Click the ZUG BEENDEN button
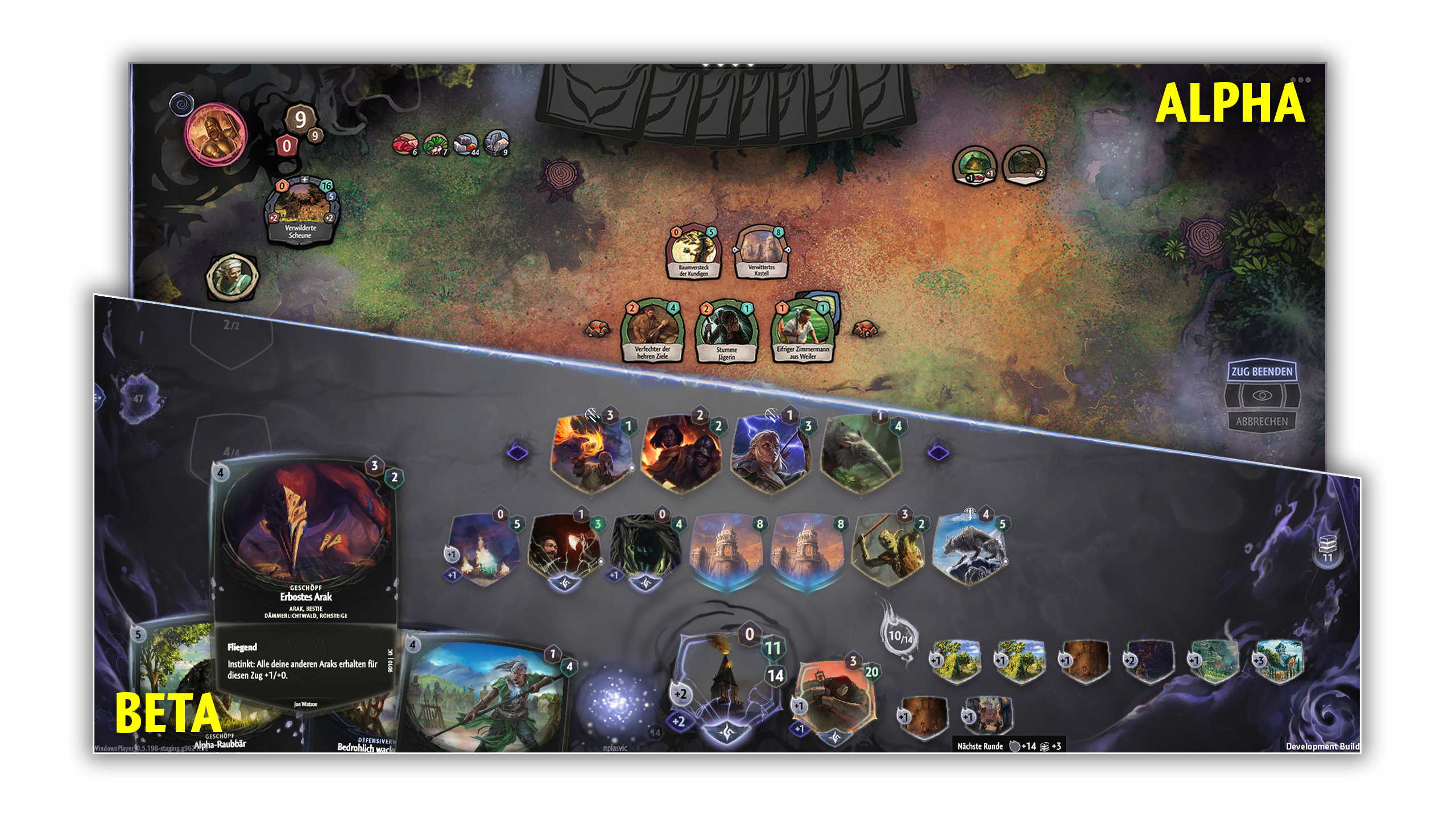This screenshot has height=819, width=1456. pyautogui.click(x=1261, y=372)
